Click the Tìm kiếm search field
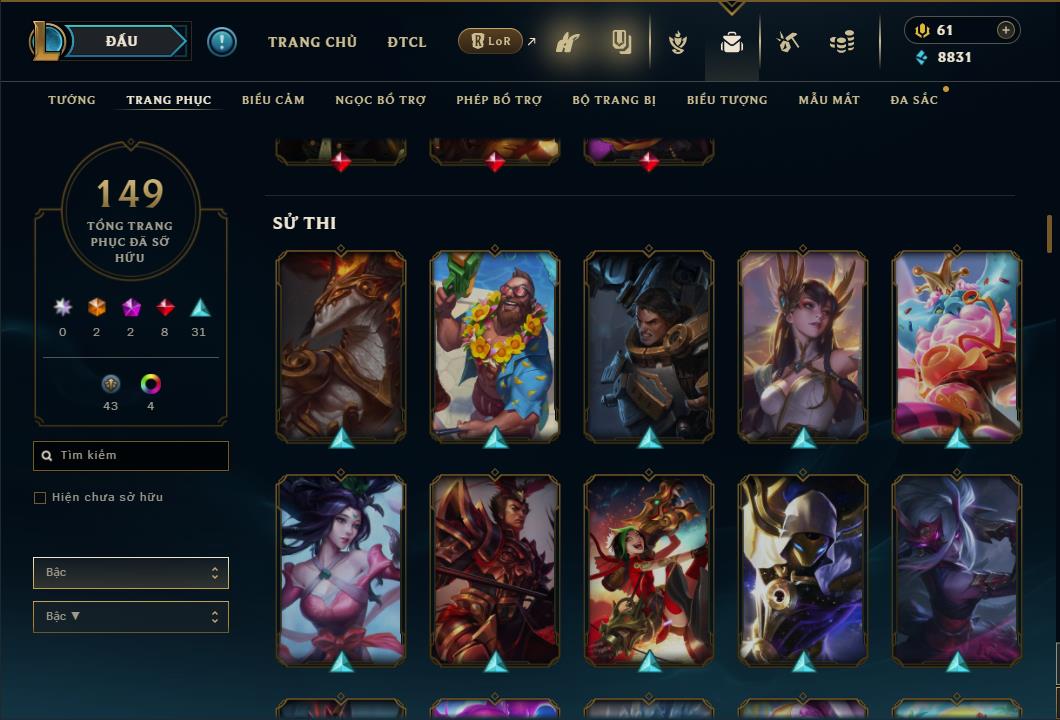The height and width of the screenshot is (720, 1060). 131,456
